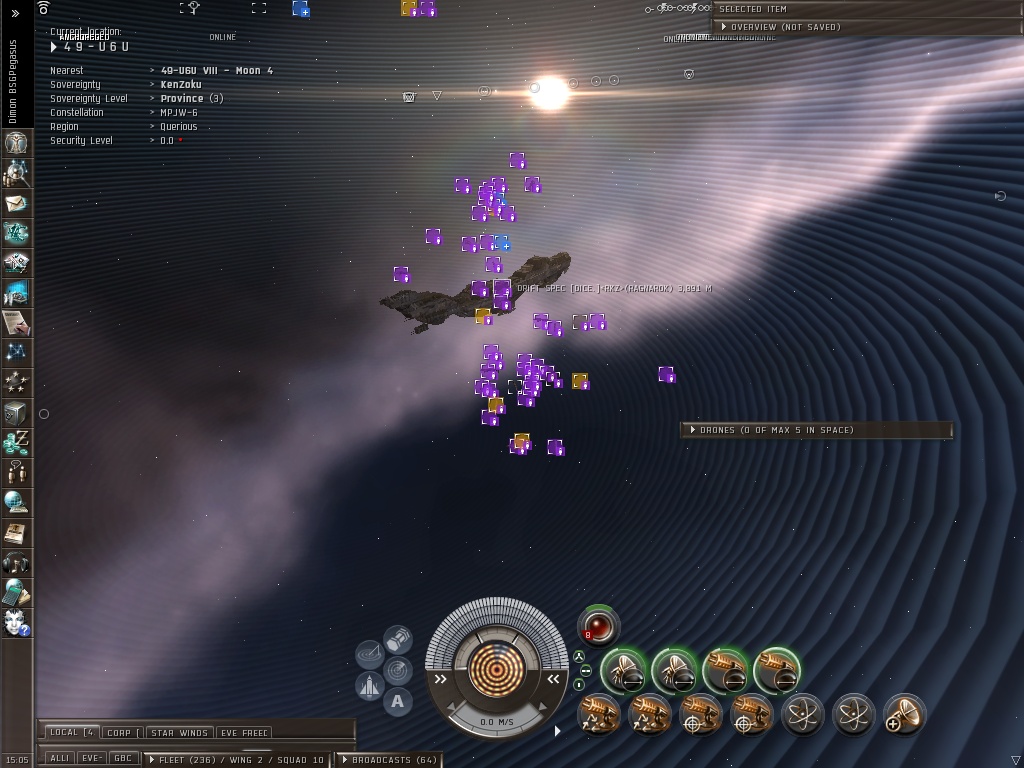Open the wallet calculator icon
This screenshot has width=1024, height=768.
[16, 592]
